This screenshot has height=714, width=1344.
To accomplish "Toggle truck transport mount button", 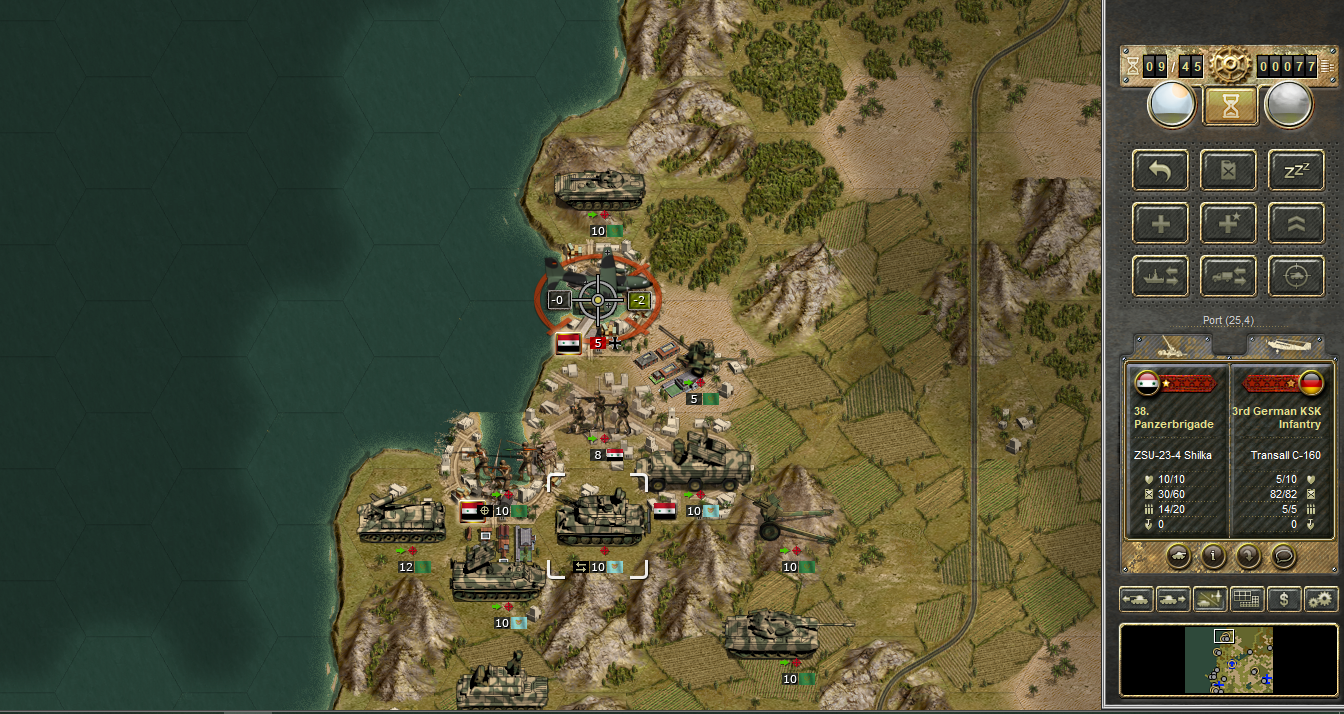I will click(1229, 275).
